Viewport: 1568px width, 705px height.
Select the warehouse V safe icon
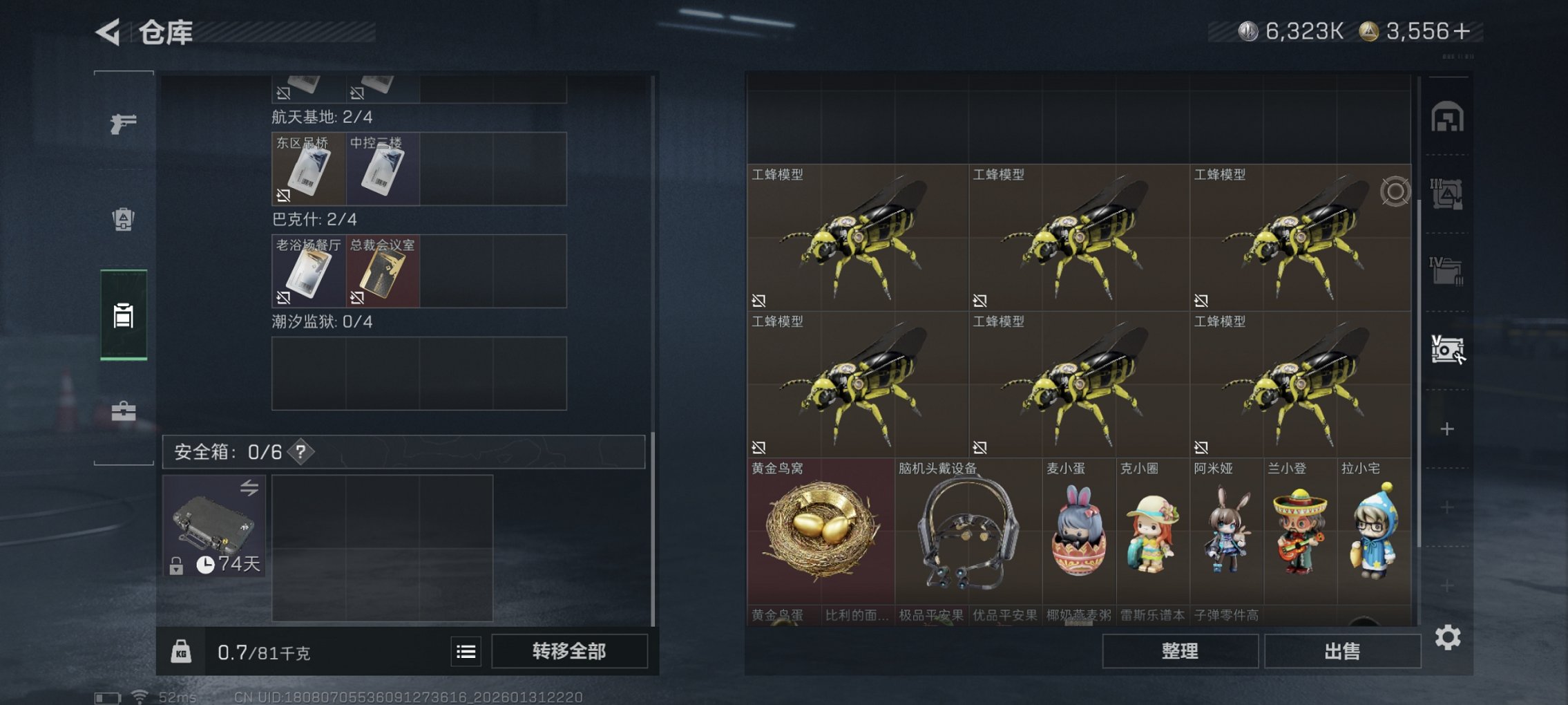[1448, 347]
